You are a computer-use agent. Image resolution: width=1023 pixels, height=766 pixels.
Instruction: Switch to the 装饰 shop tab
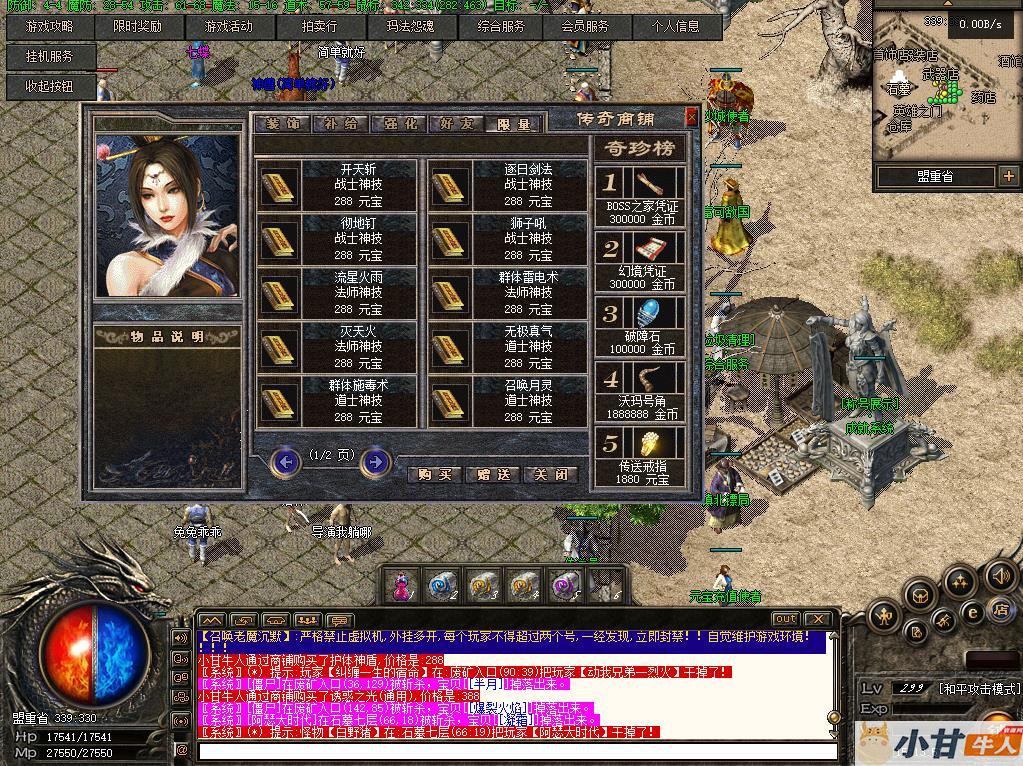[x=281, y=124]
